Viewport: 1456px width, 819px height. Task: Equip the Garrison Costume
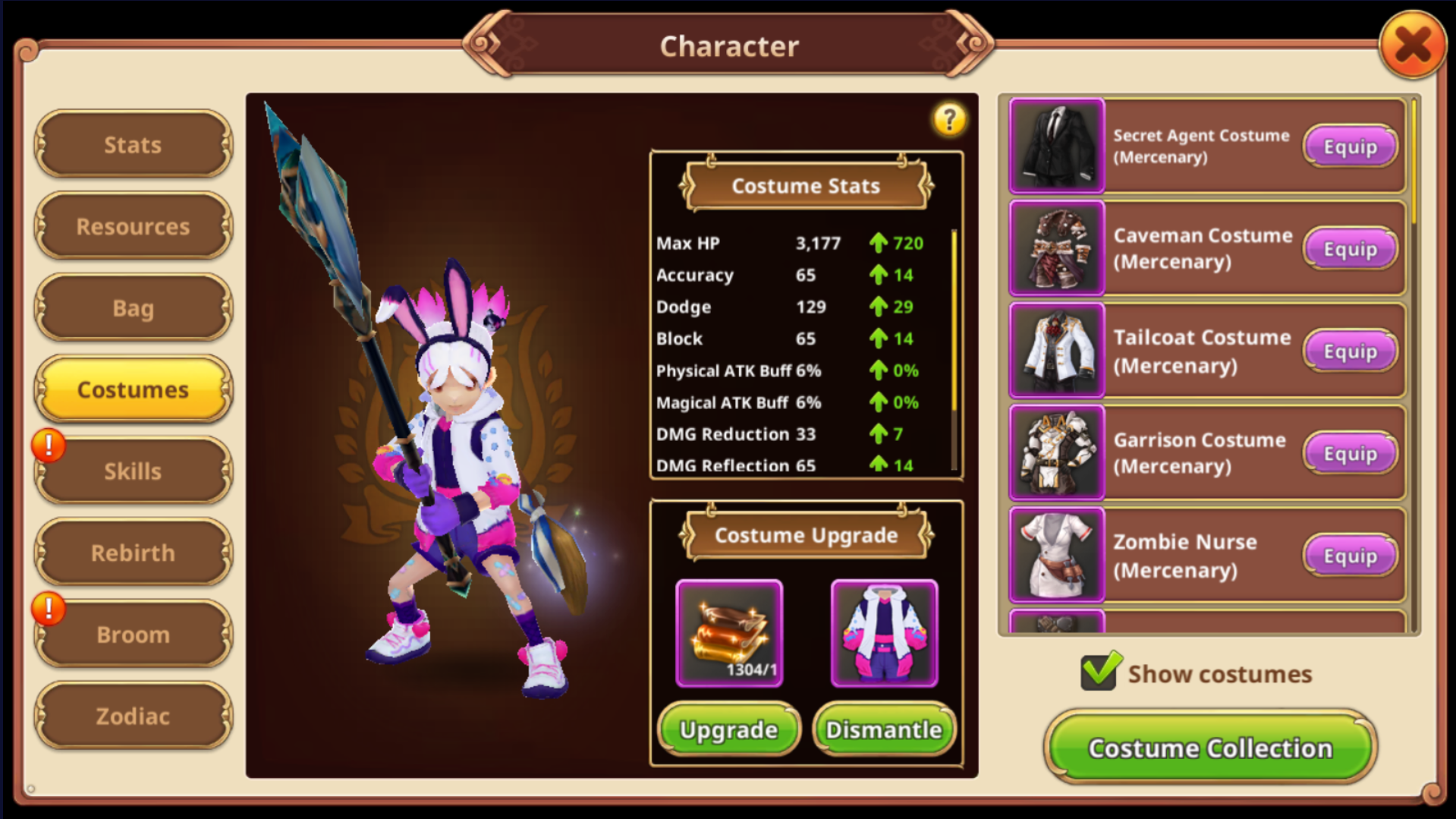pos(1350,453)
